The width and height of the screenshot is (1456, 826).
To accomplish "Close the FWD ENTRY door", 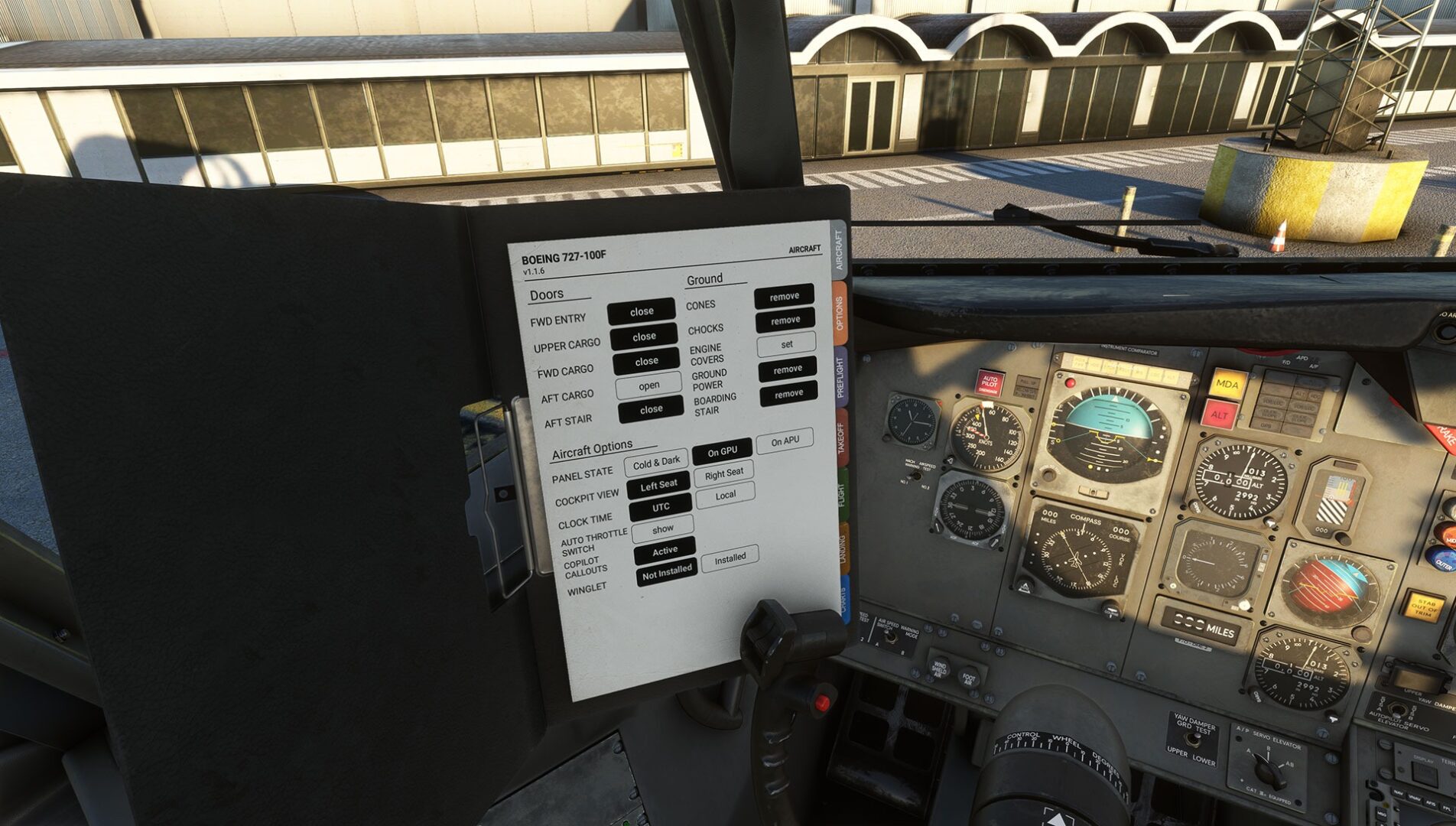I will pos(641,311).
